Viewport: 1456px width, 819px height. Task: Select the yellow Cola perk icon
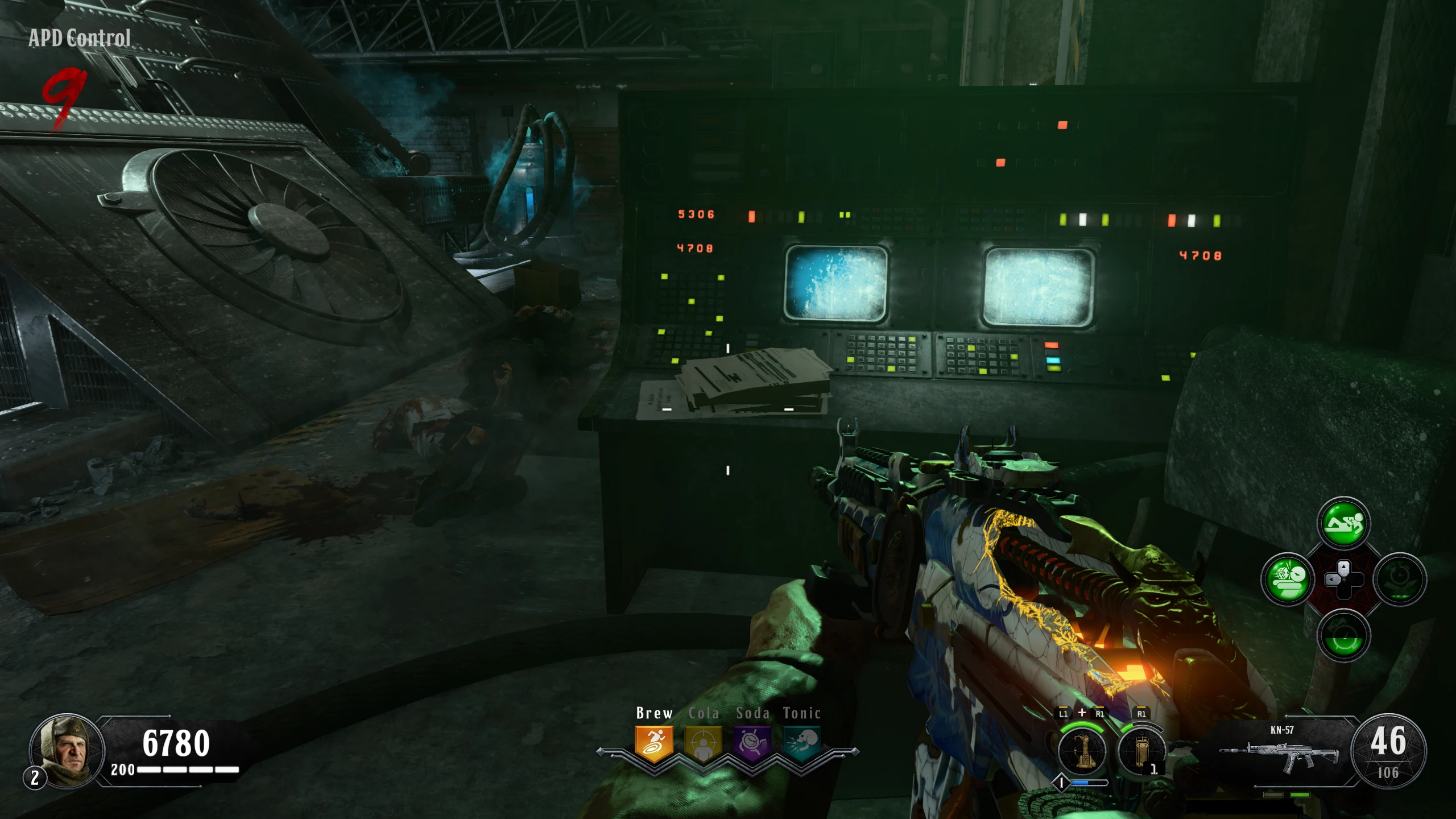[703, 743]
